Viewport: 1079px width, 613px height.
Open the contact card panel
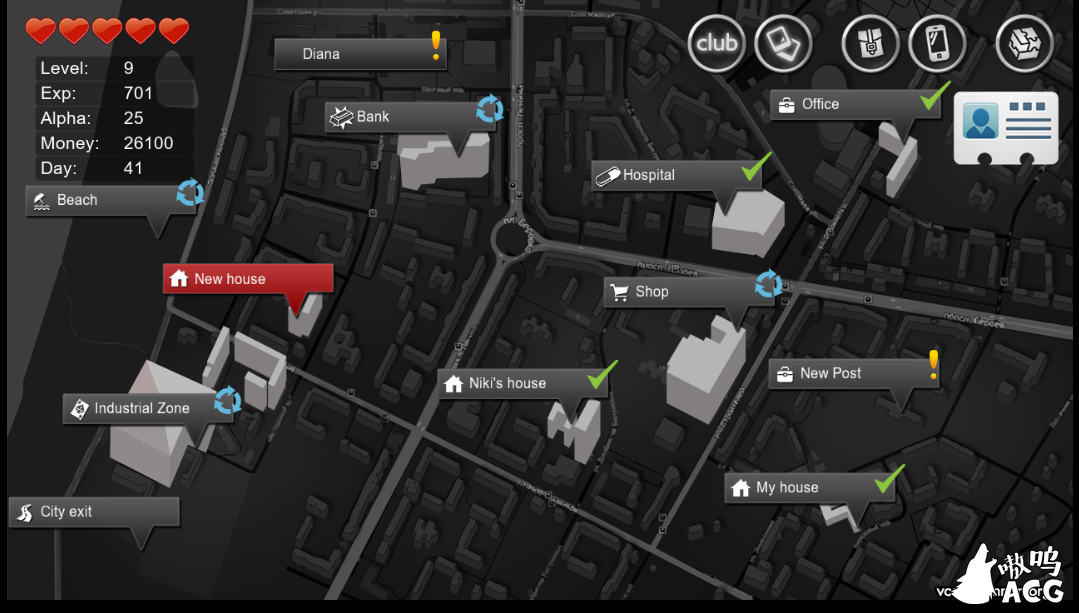click(x=1006, y=127)
